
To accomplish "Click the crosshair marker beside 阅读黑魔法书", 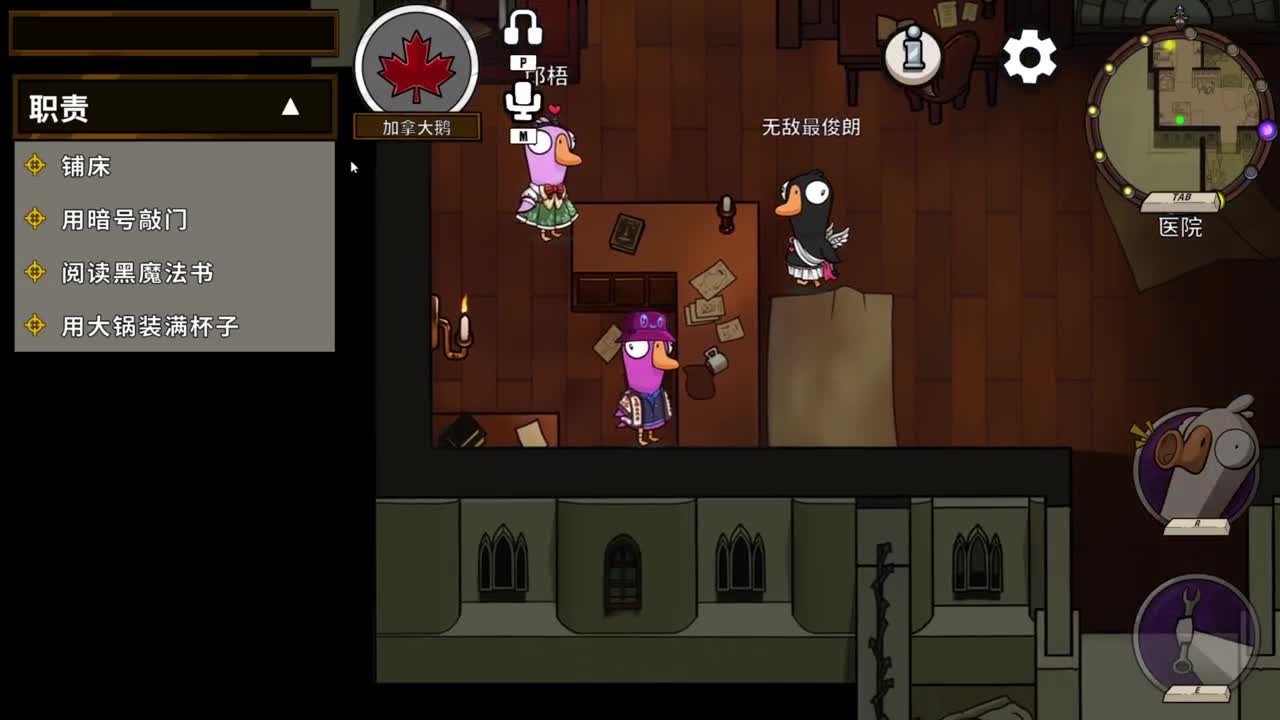I will point(35,273).
